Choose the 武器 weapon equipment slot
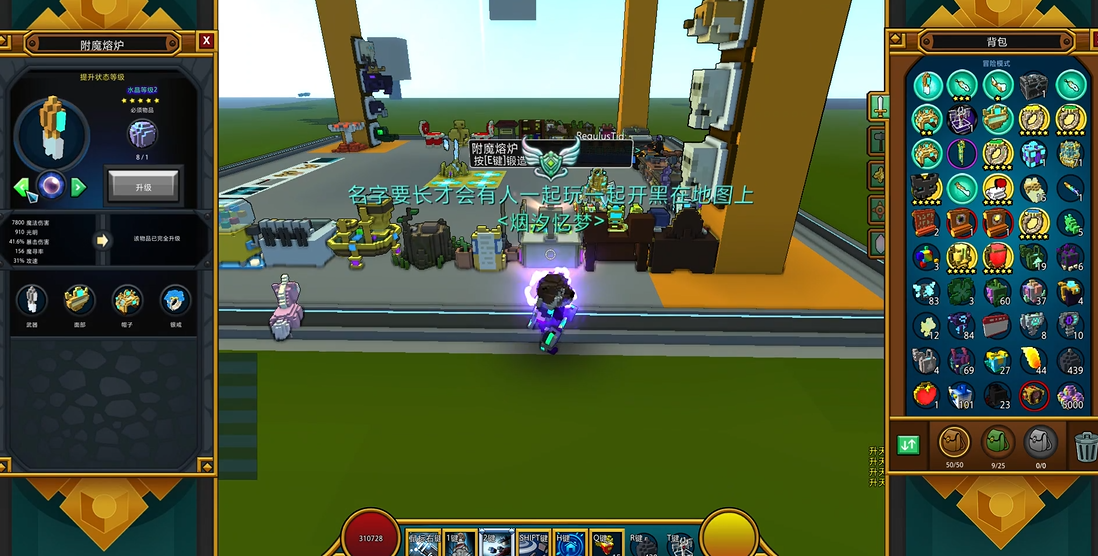The image size is (1098, 556). [x=32, y=299]
